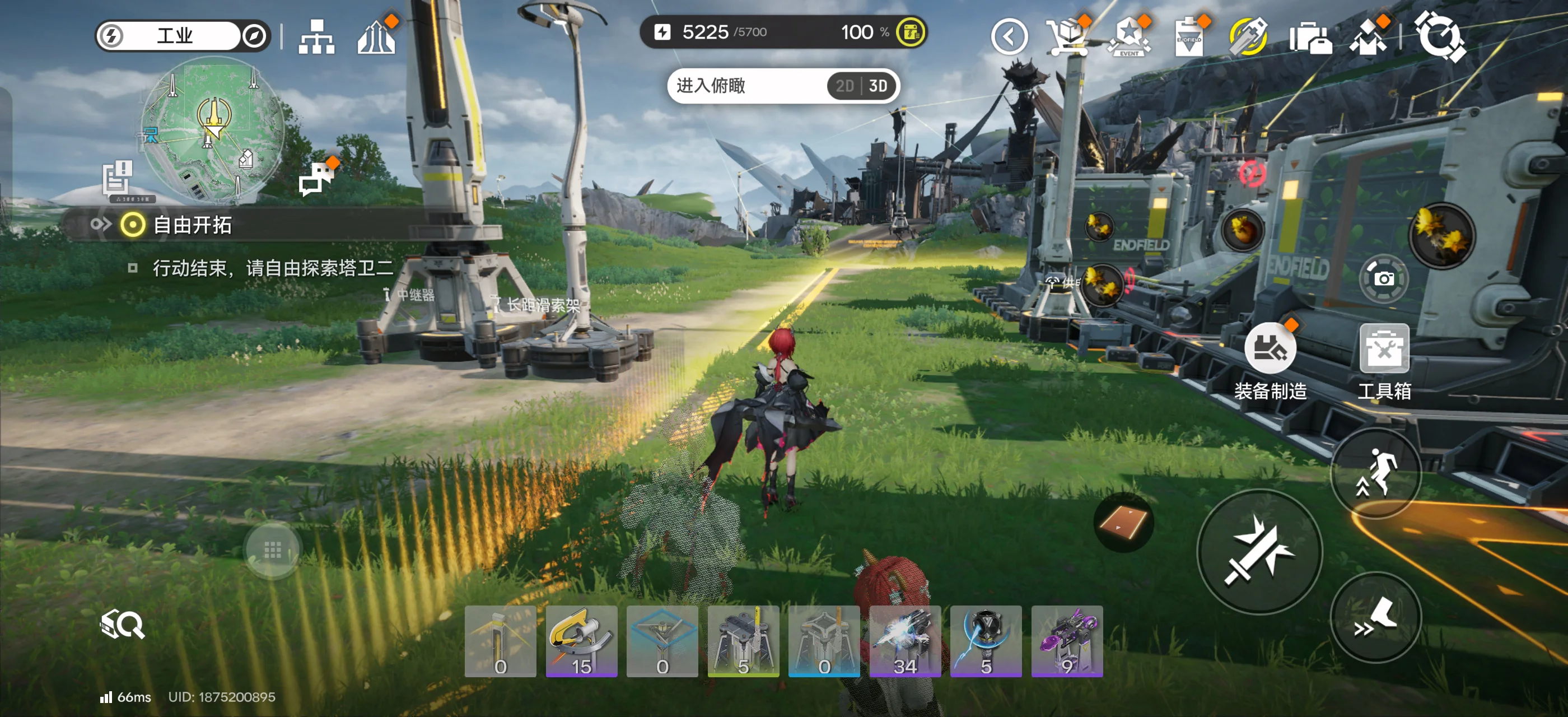
Task: Select the 自由开拓 quest tracker
Action: click(192, 225)
